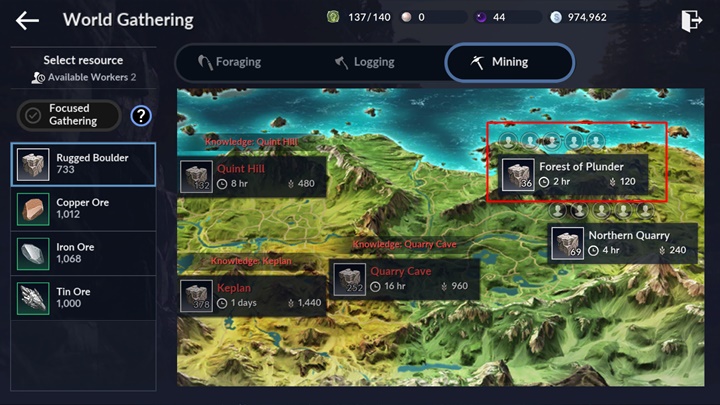Choose the Forest of Plunder node
Screen dimensions: 720x405
tap(573, 174)
